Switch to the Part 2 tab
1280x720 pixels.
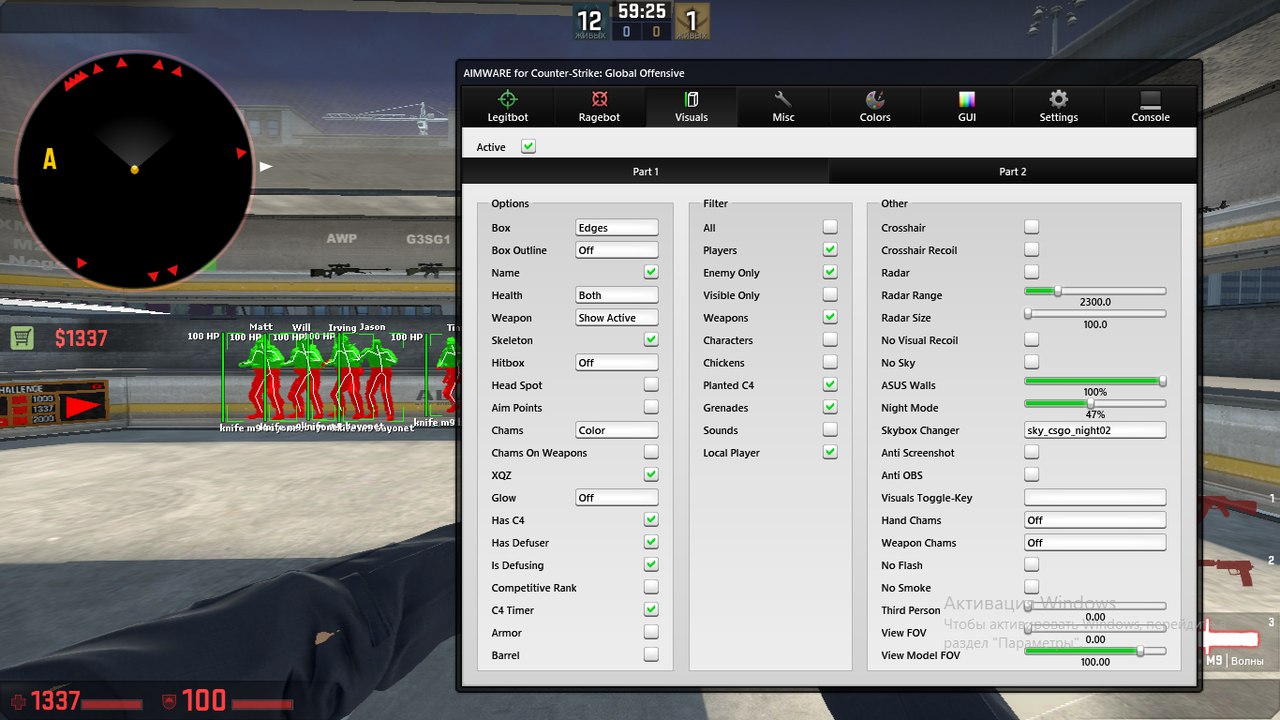1013,171
